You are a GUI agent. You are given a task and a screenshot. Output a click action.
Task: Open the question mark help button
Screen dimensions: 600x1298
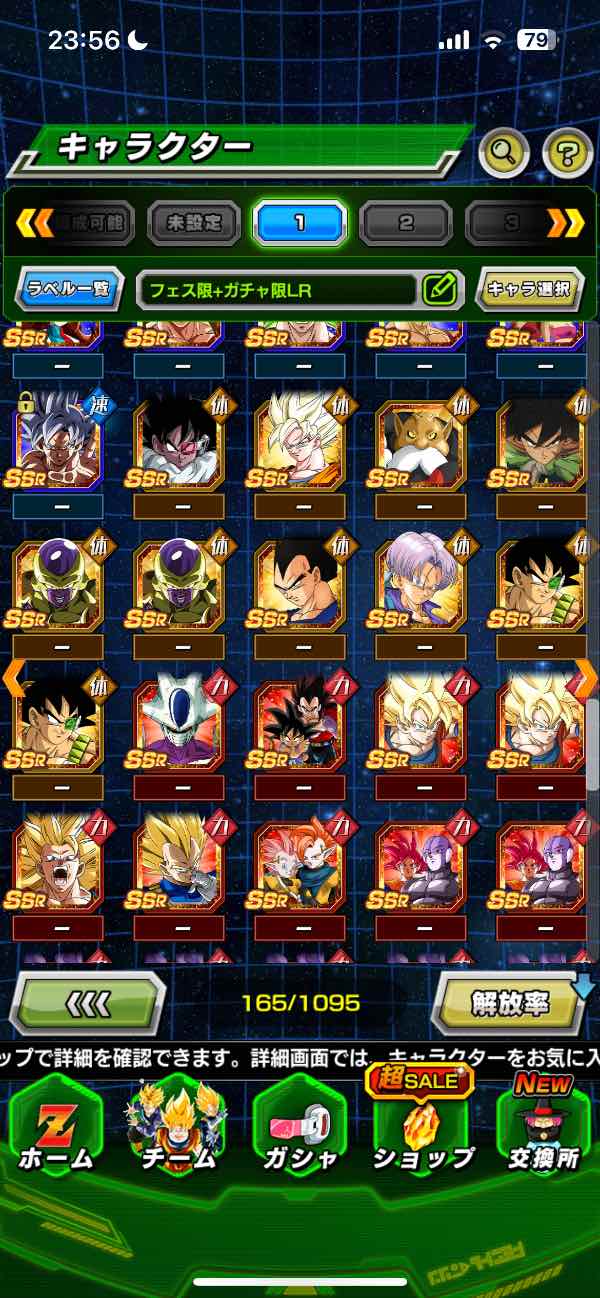coord(567,153)
